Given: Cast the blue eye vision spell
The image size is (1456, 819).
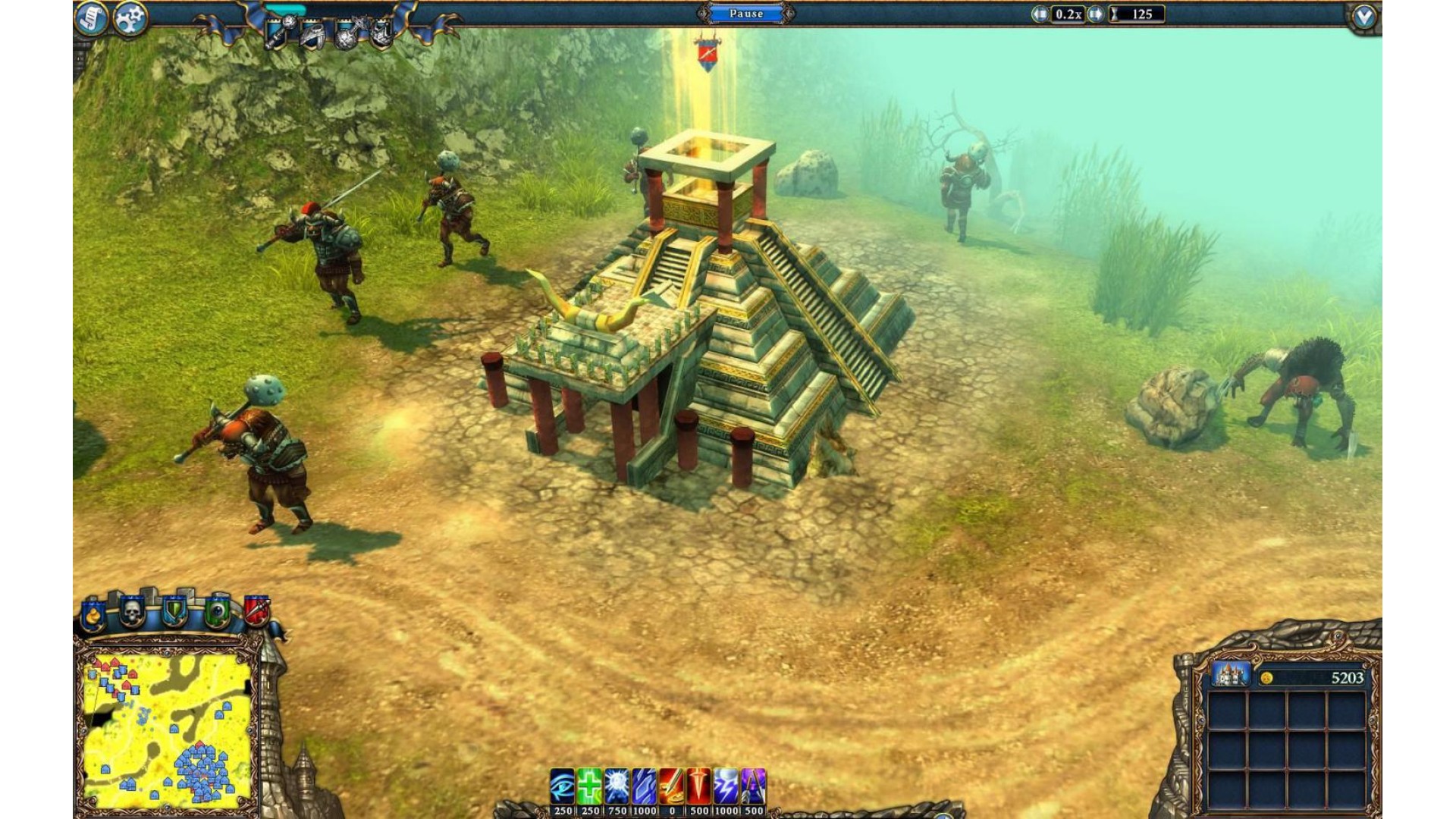Looking at the screenshot, I should coord(562,786).
